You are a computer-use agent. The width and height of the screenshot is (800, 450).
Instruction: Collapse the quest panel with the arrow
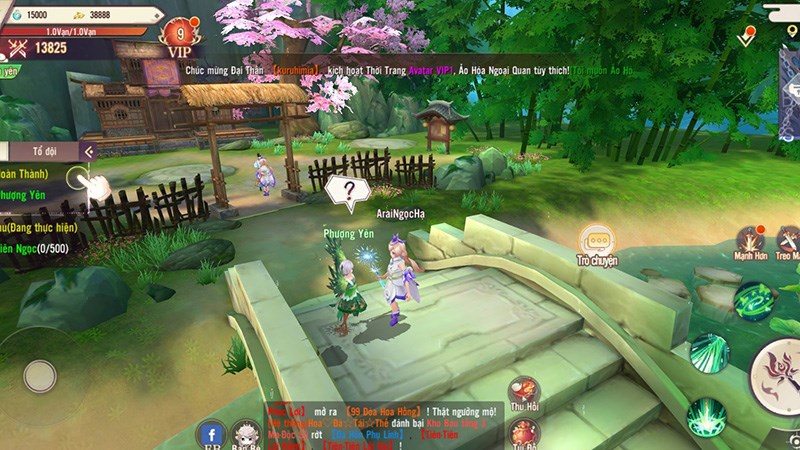coord(89,152)
